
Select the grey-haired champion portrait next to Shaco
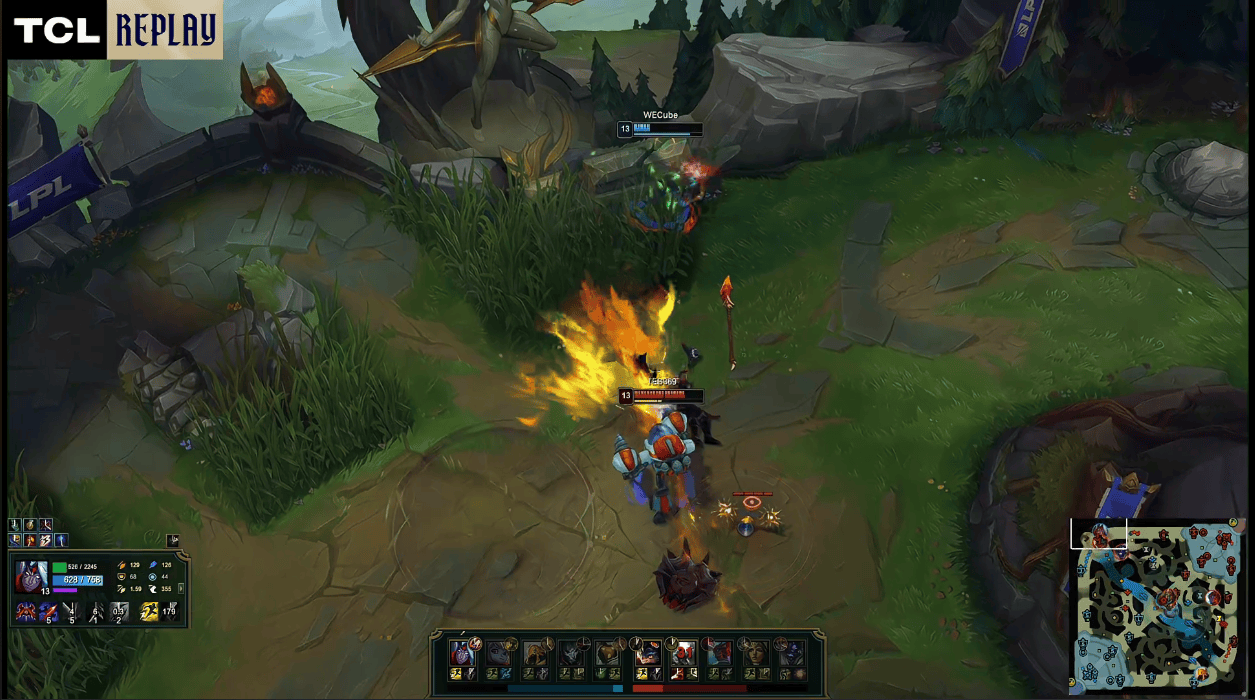(498, 653)
